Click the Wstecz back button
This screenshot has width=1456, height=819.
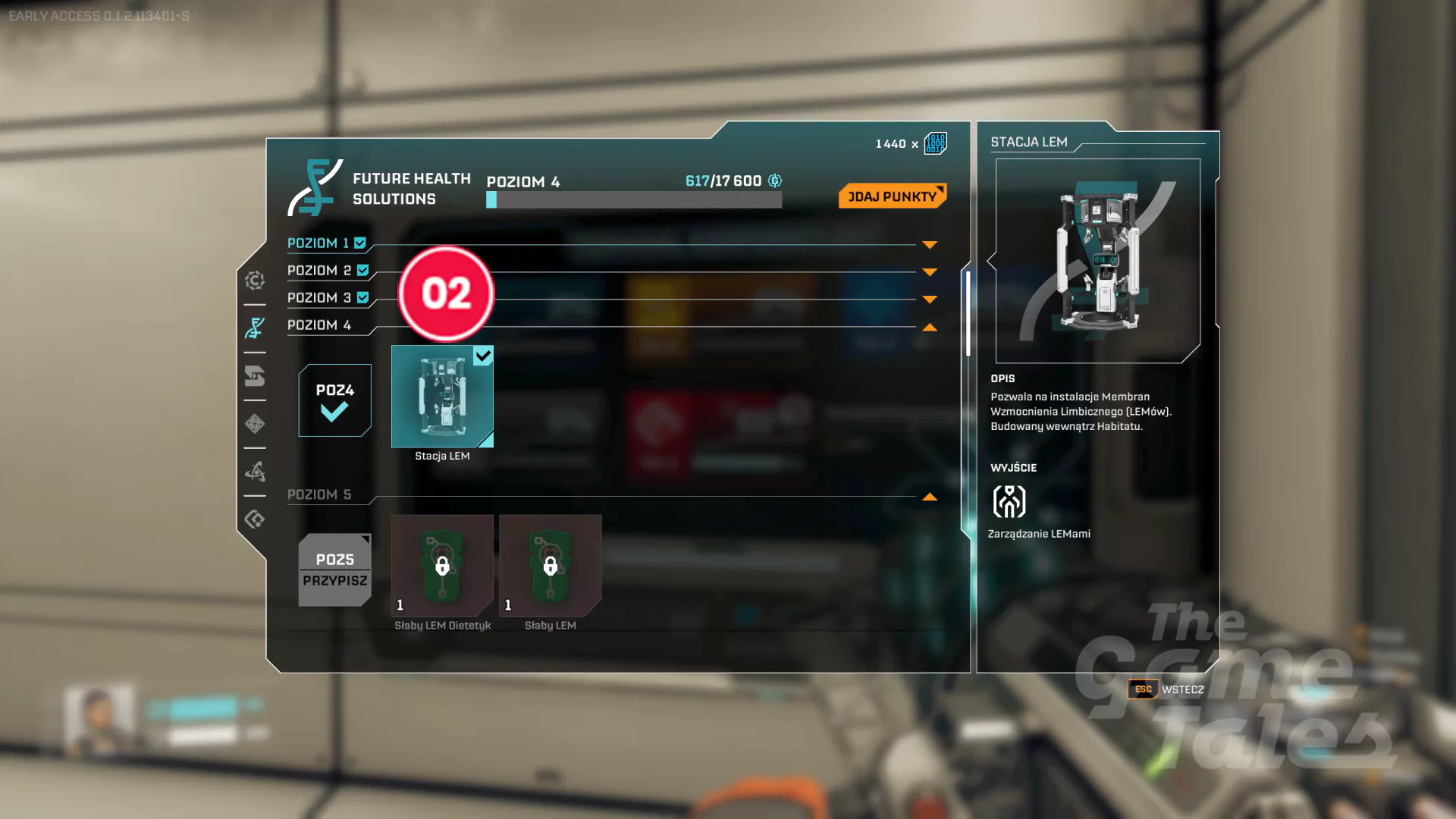tap(1166, 689)
